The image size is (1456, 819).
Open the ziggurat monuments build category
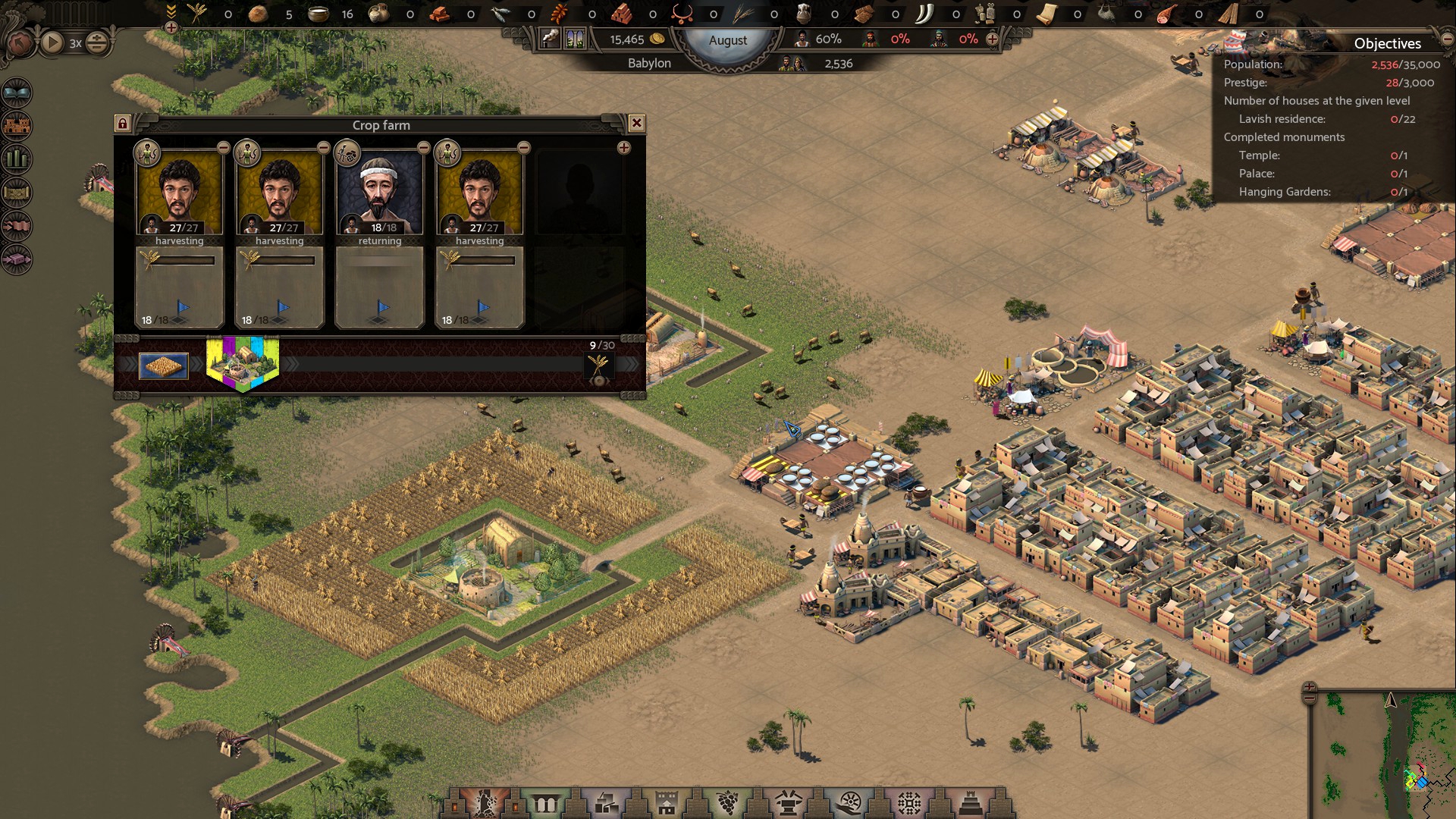click(971, 802)
